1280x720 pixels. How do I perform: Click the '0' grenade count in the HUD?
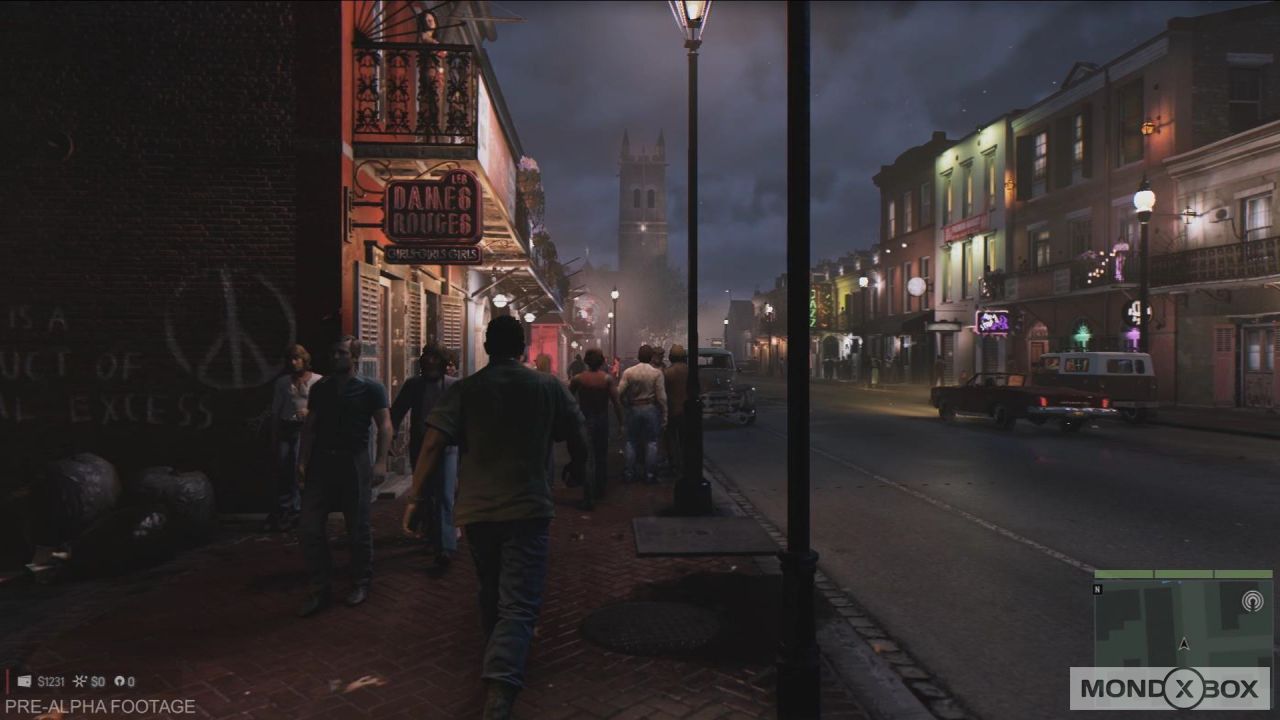(131, 681)
